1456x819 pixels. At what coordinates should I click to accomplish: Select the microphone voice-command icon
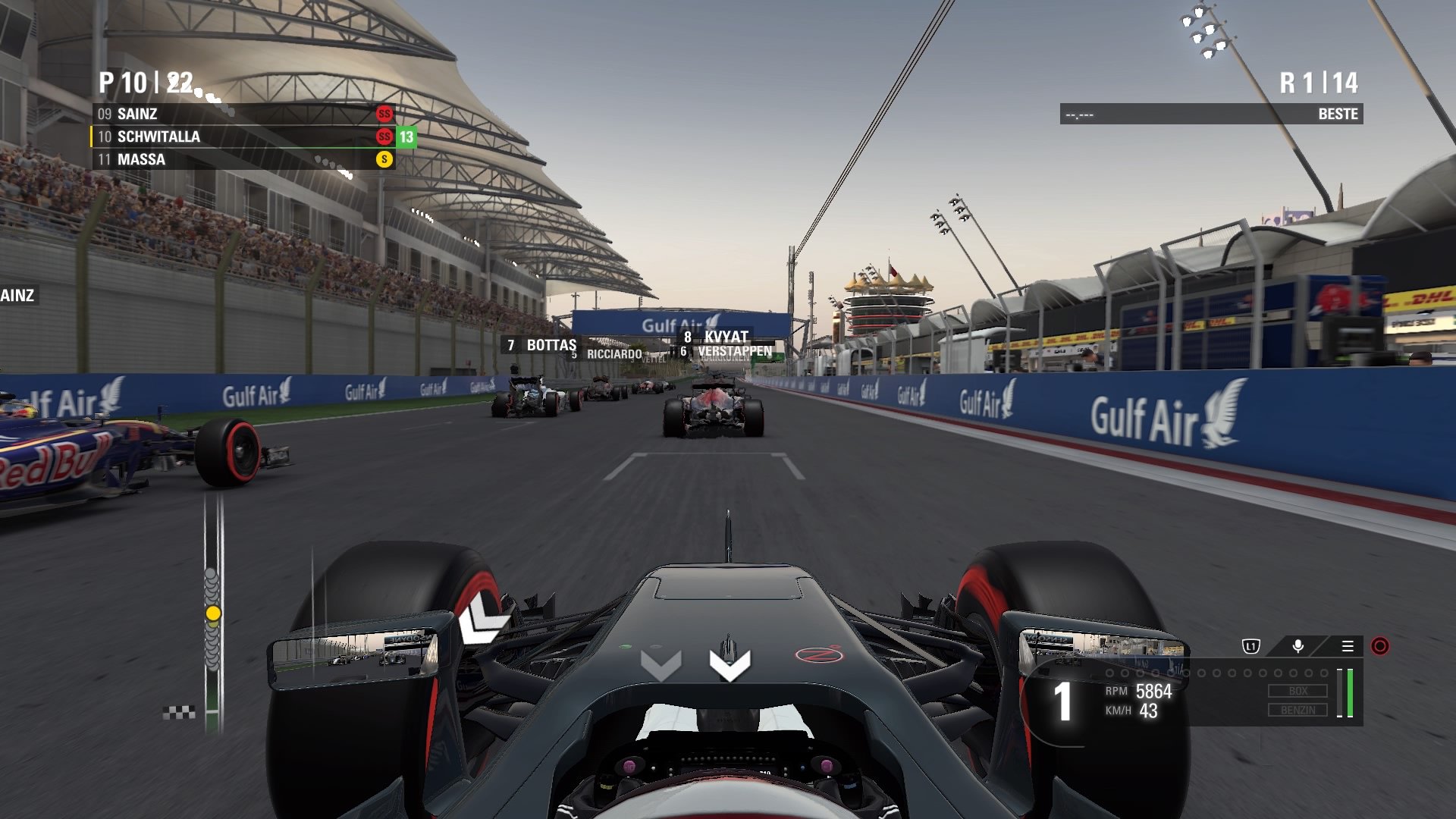click(1298, 645)
